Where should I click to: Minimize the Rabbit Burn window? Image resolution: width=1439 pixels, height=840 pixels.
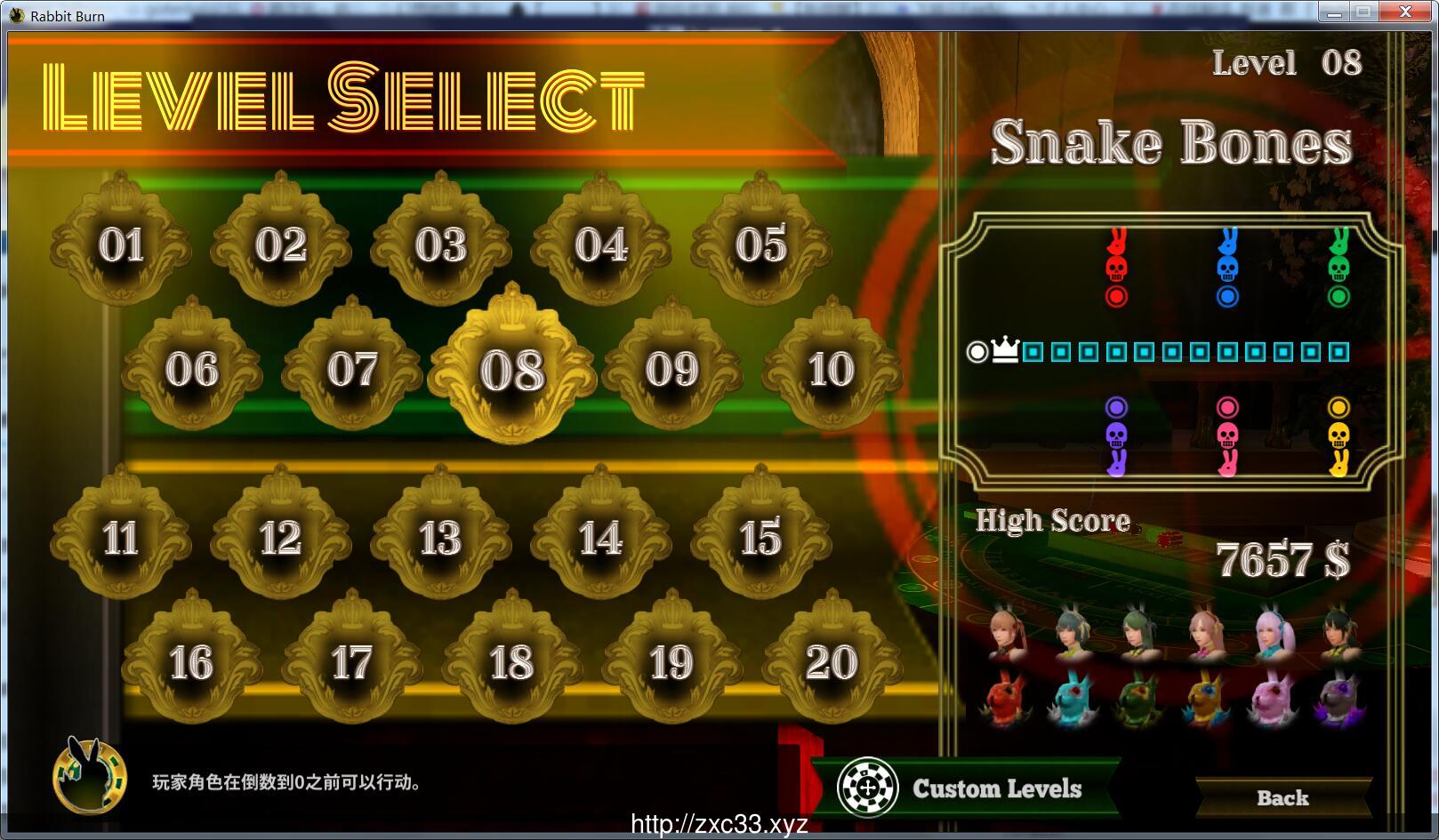[x=1332, y=12]
